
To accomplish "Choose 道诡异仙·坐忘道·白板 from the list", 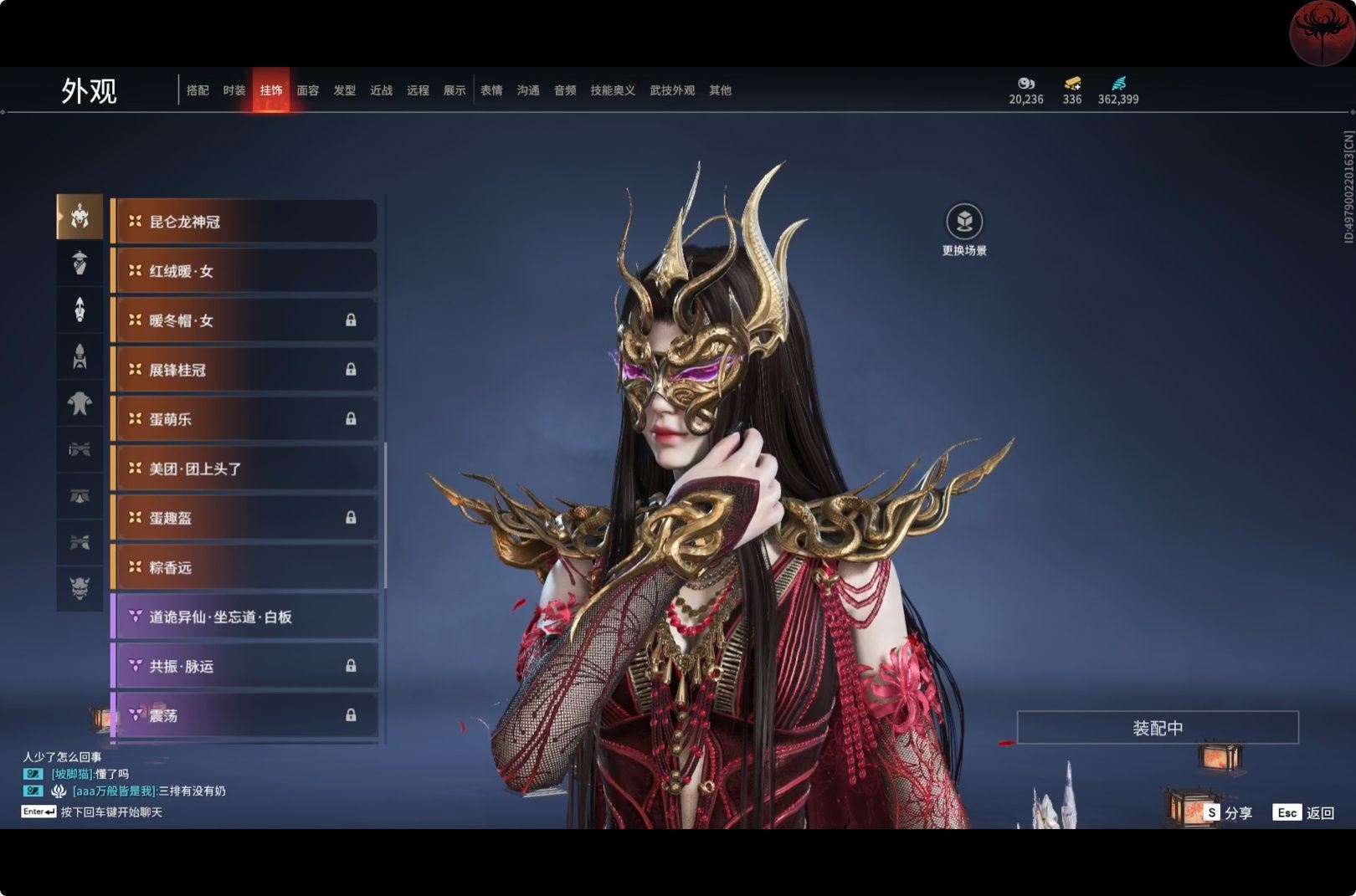I will (x=244, y=617).
